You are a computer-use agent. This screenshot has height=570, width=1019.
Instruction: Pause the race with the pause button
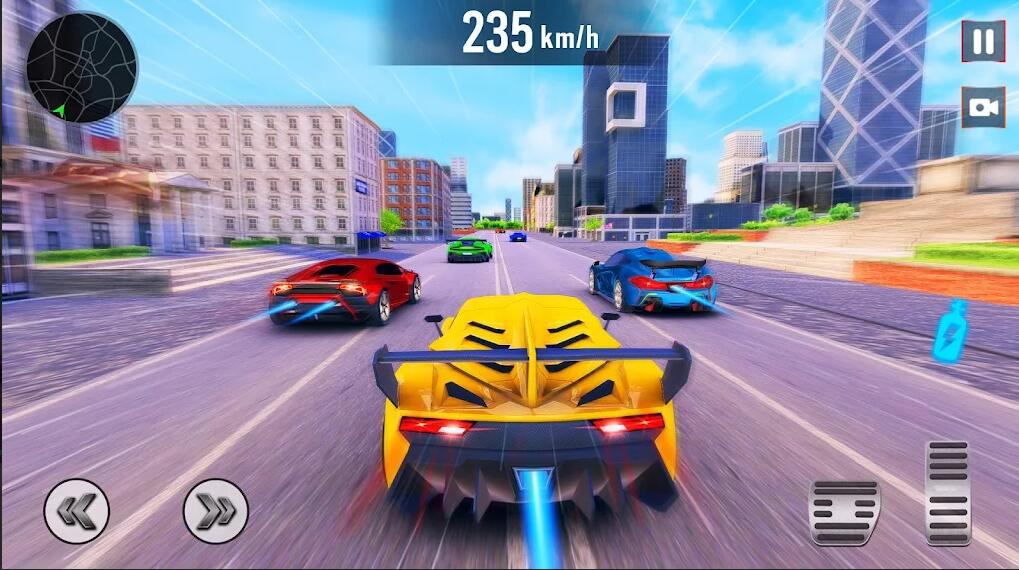983,41
